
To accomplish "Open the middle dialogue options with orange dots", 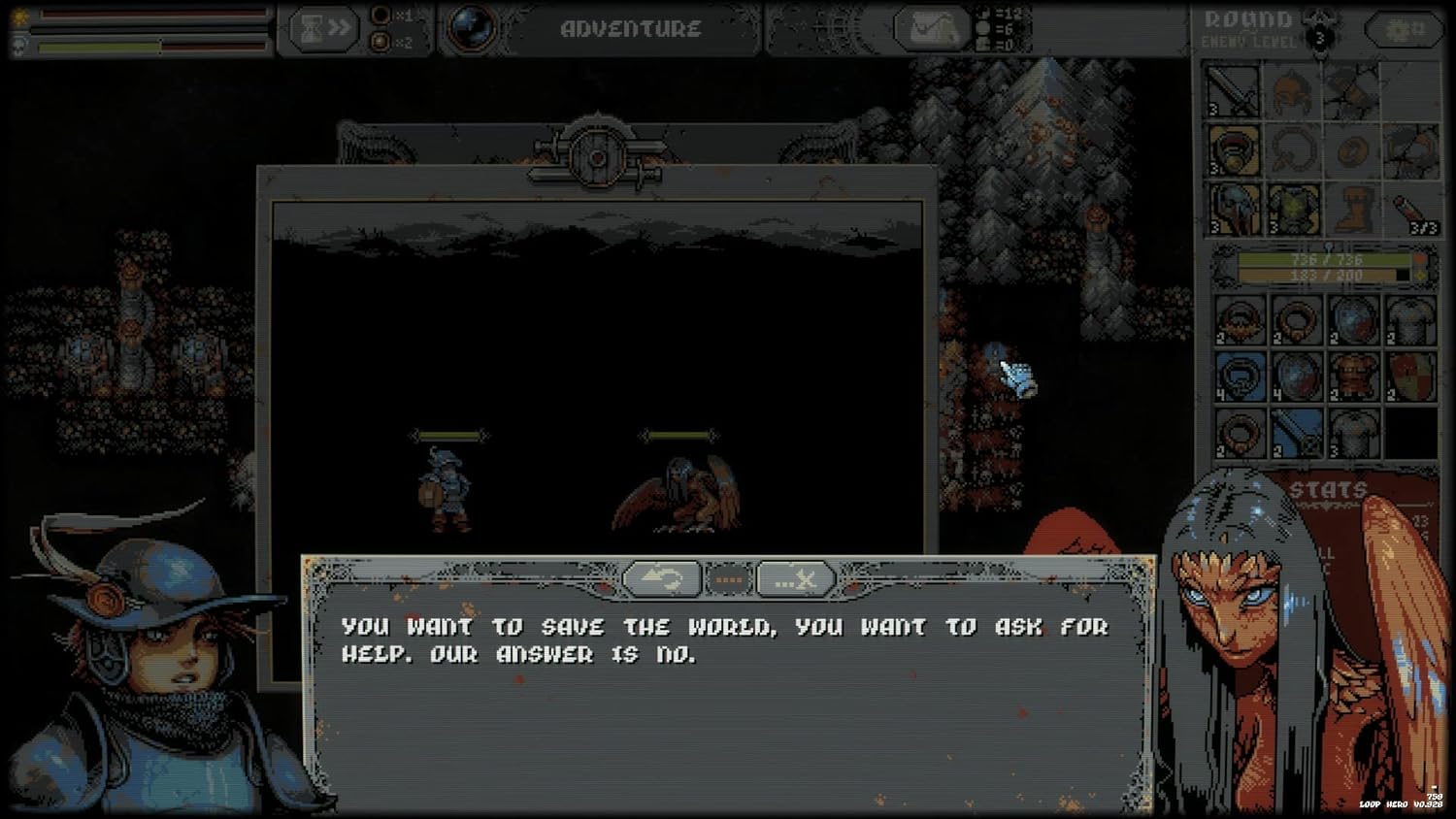I will click(x=728, y=578).
